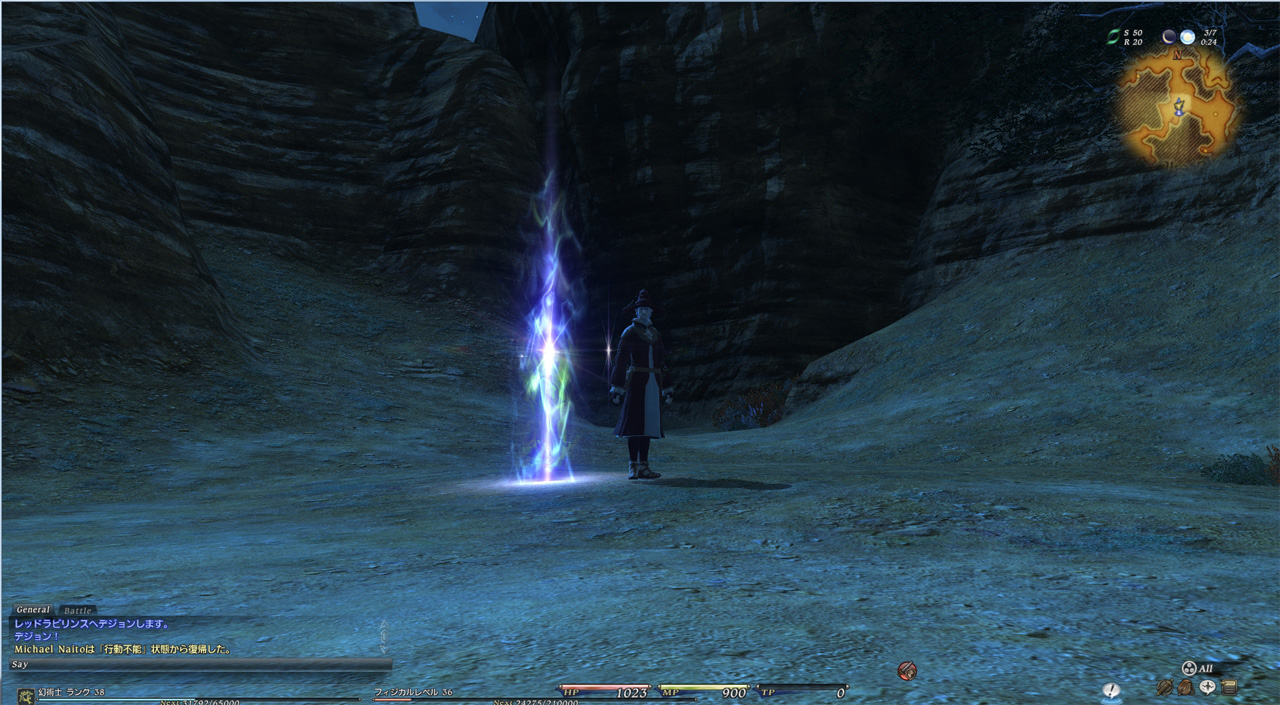
Task: Select the exclamation speech bubble notification
Action: click(1111, 690)
